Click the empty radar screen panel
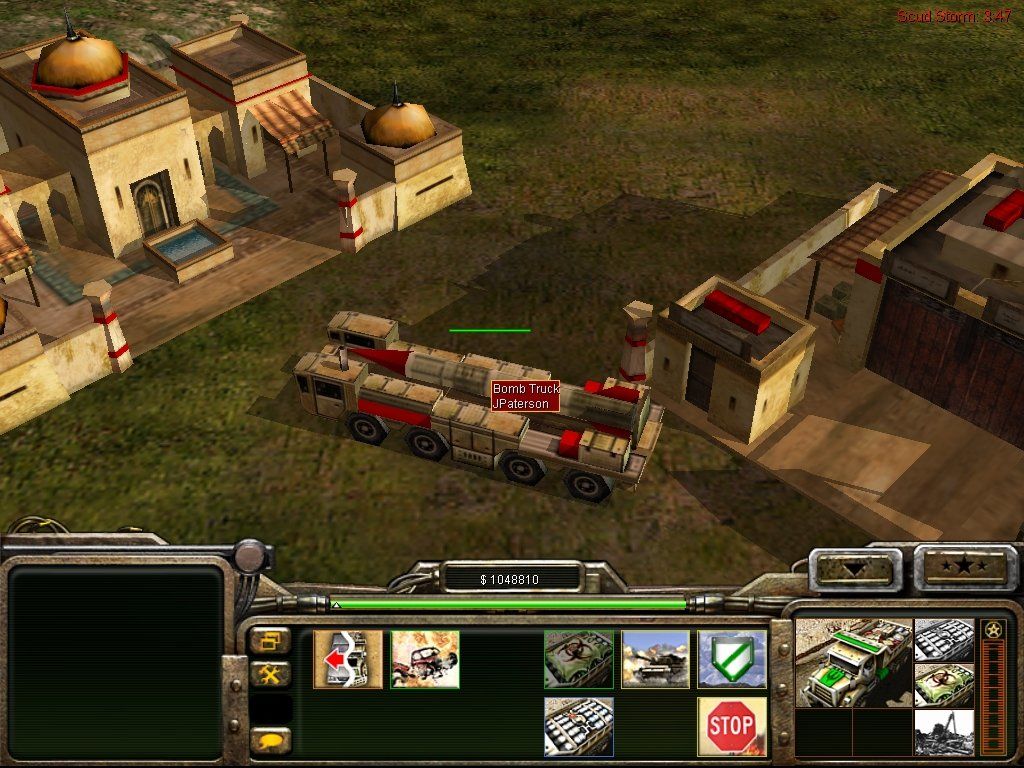This screenshot has width=1024, height=768. (115, 661)
